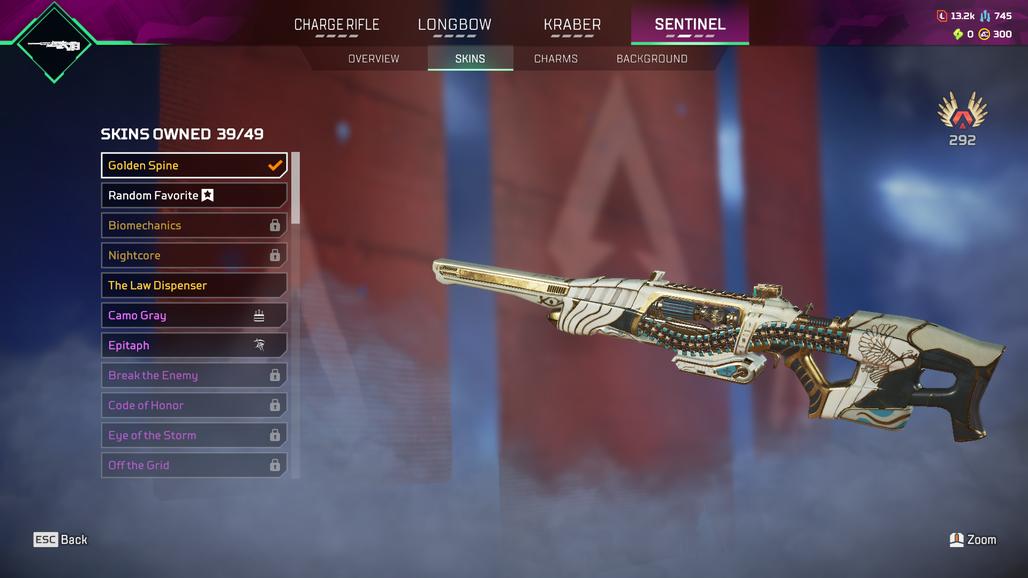Open the Background sub-tab

[x=652, y=59]
